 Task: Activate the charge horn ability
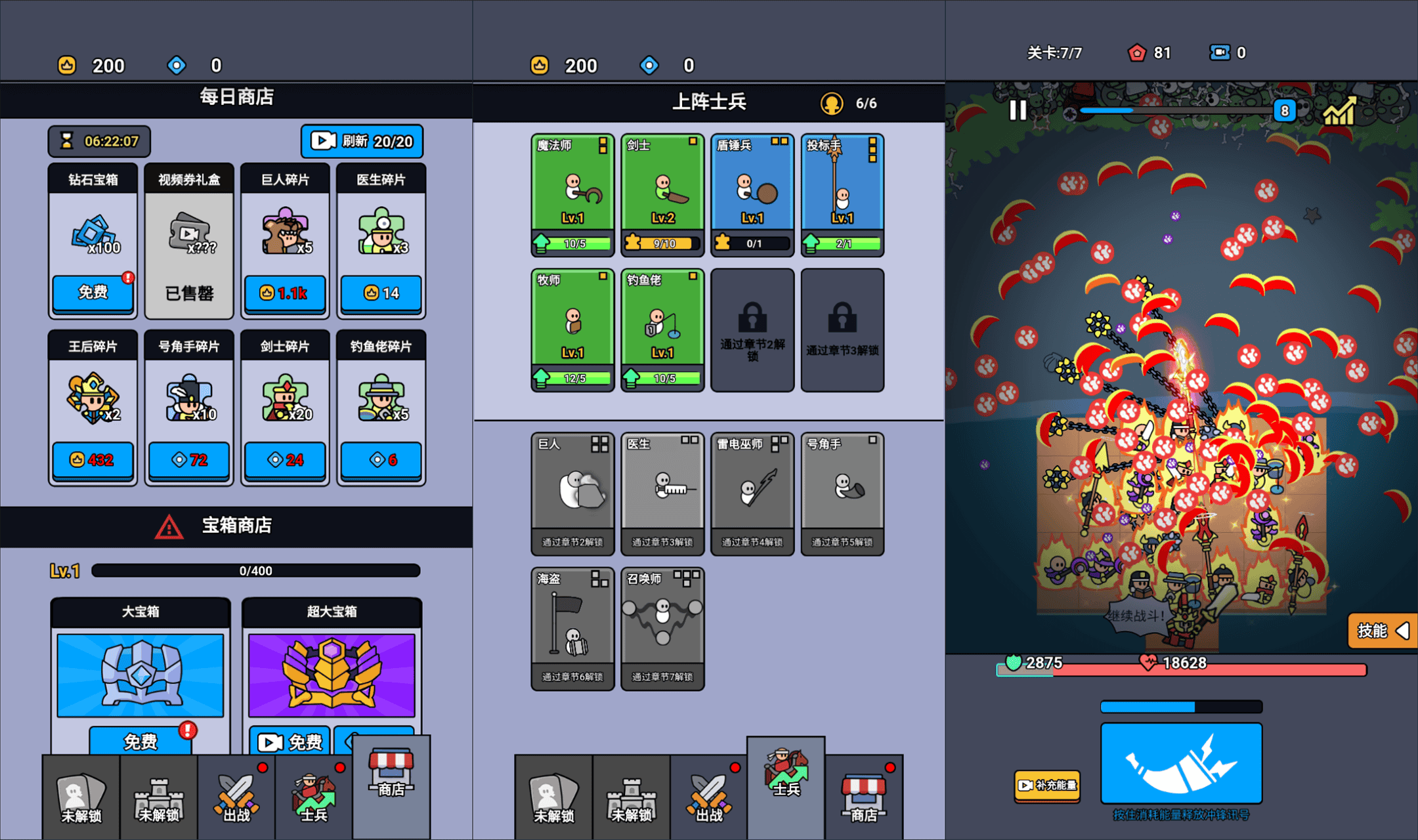coord(1181,763)
